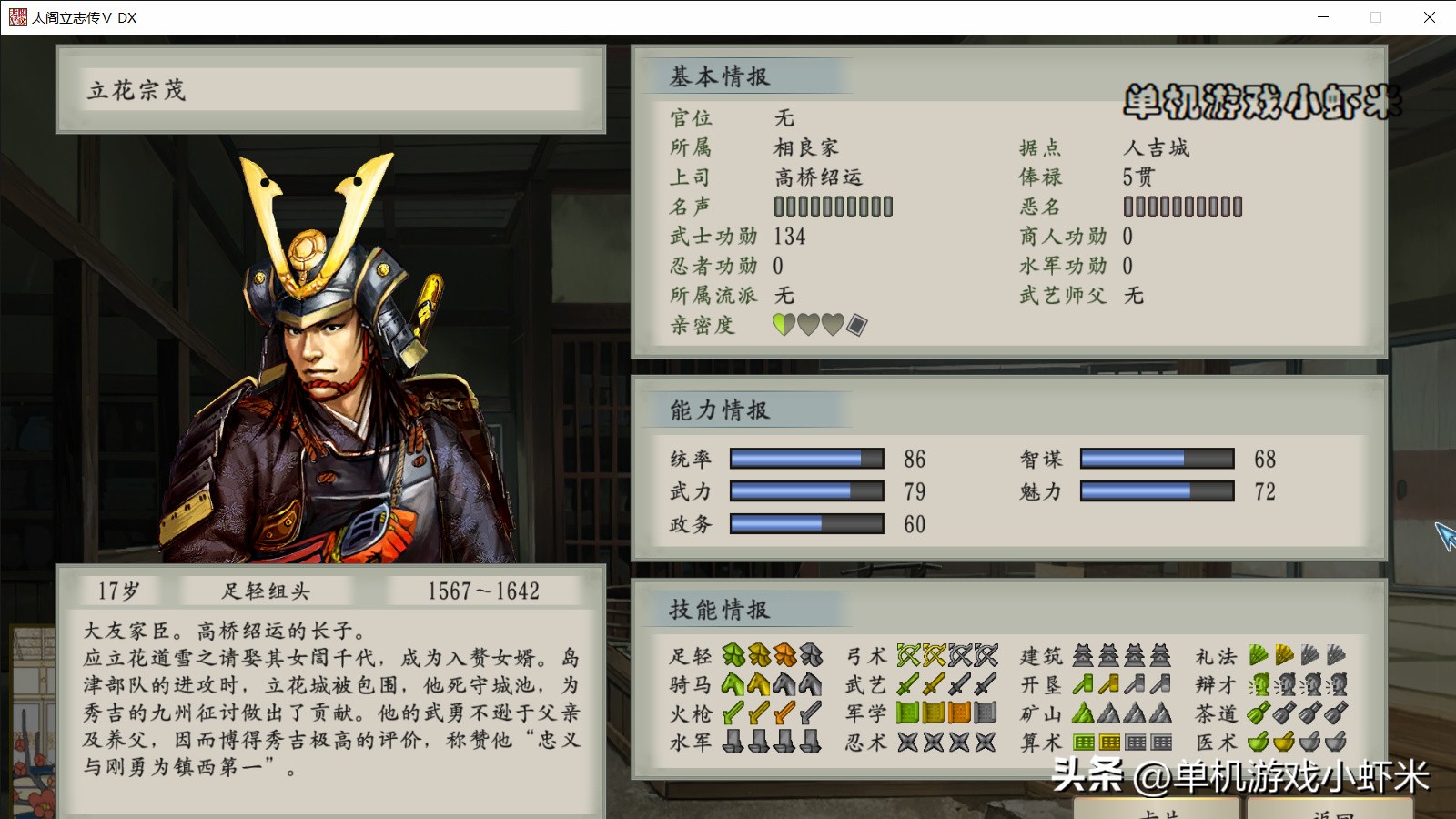Click the 火枪 musket skill icon
1456x819 pixels.
tap(733, 713)
